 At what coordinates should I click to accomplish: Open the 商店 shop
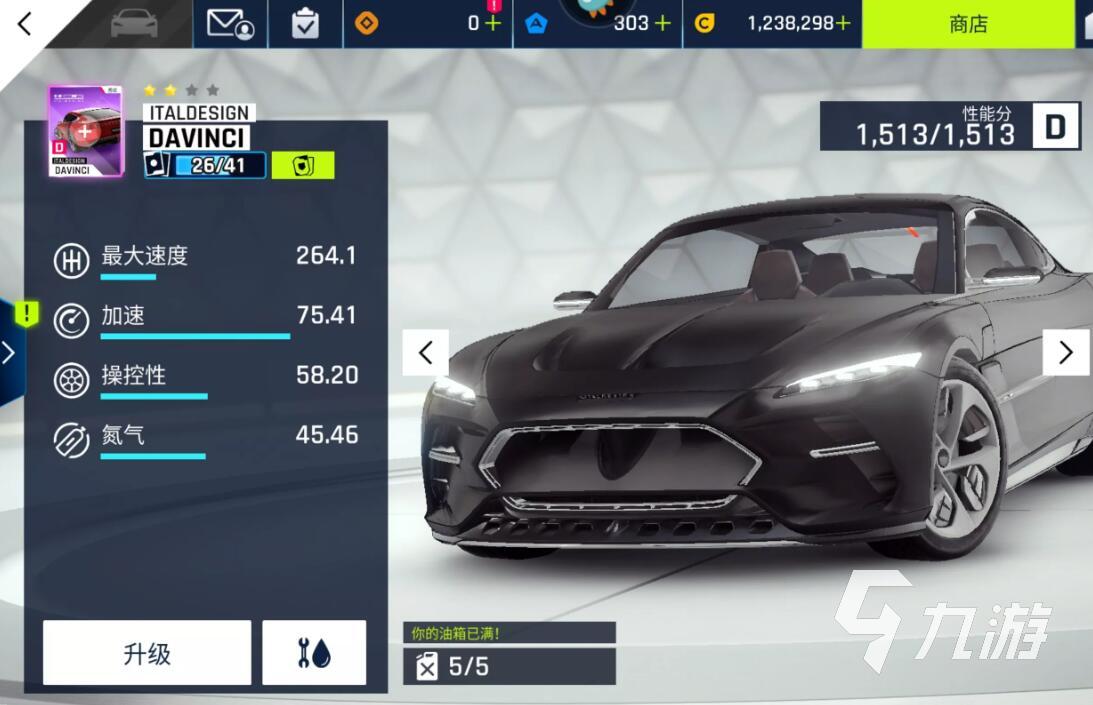[968, 24]
